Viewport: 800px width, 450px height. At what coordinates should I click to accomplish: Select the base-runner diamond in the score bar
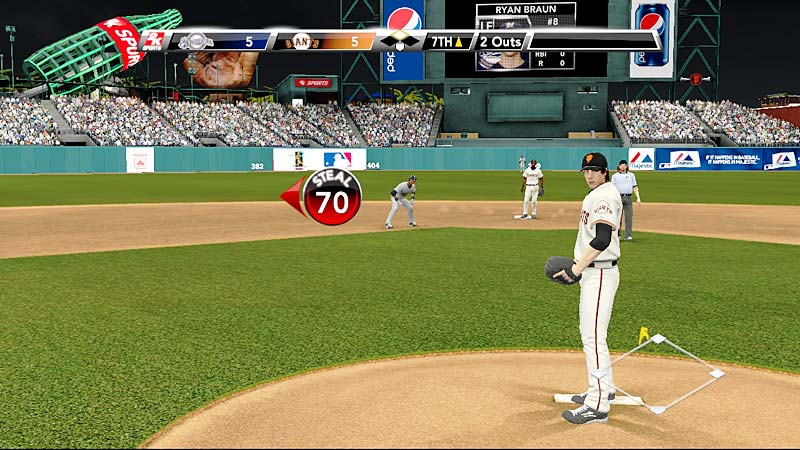[x=399, y=41]
